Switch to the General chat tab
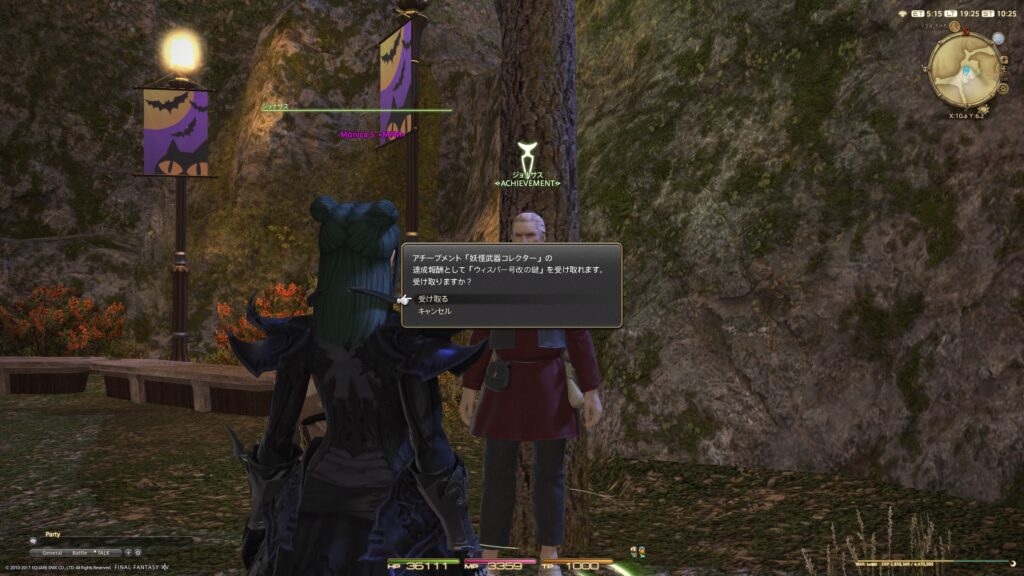The image size is (1024, 576). (51, 552)
